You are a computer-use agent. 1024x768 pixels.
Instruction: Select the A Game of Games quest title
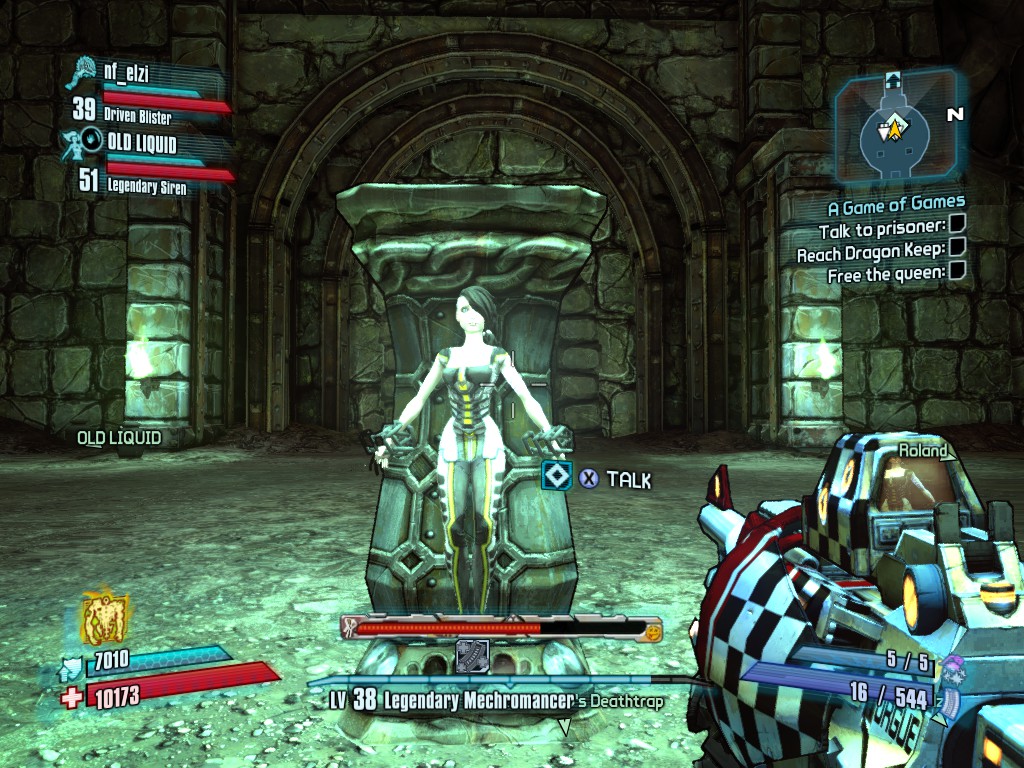click(896, 208)
